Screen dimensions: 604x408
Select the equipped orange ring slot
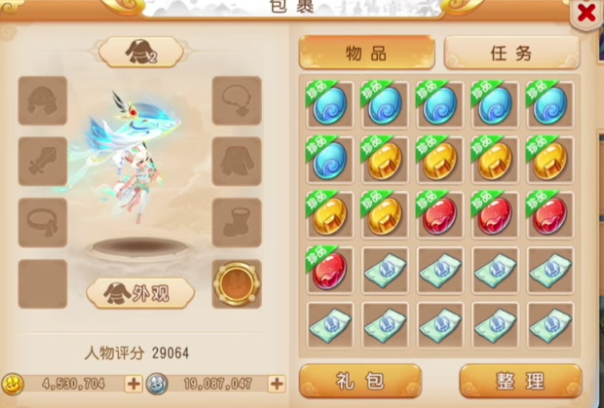pos(237,284)
